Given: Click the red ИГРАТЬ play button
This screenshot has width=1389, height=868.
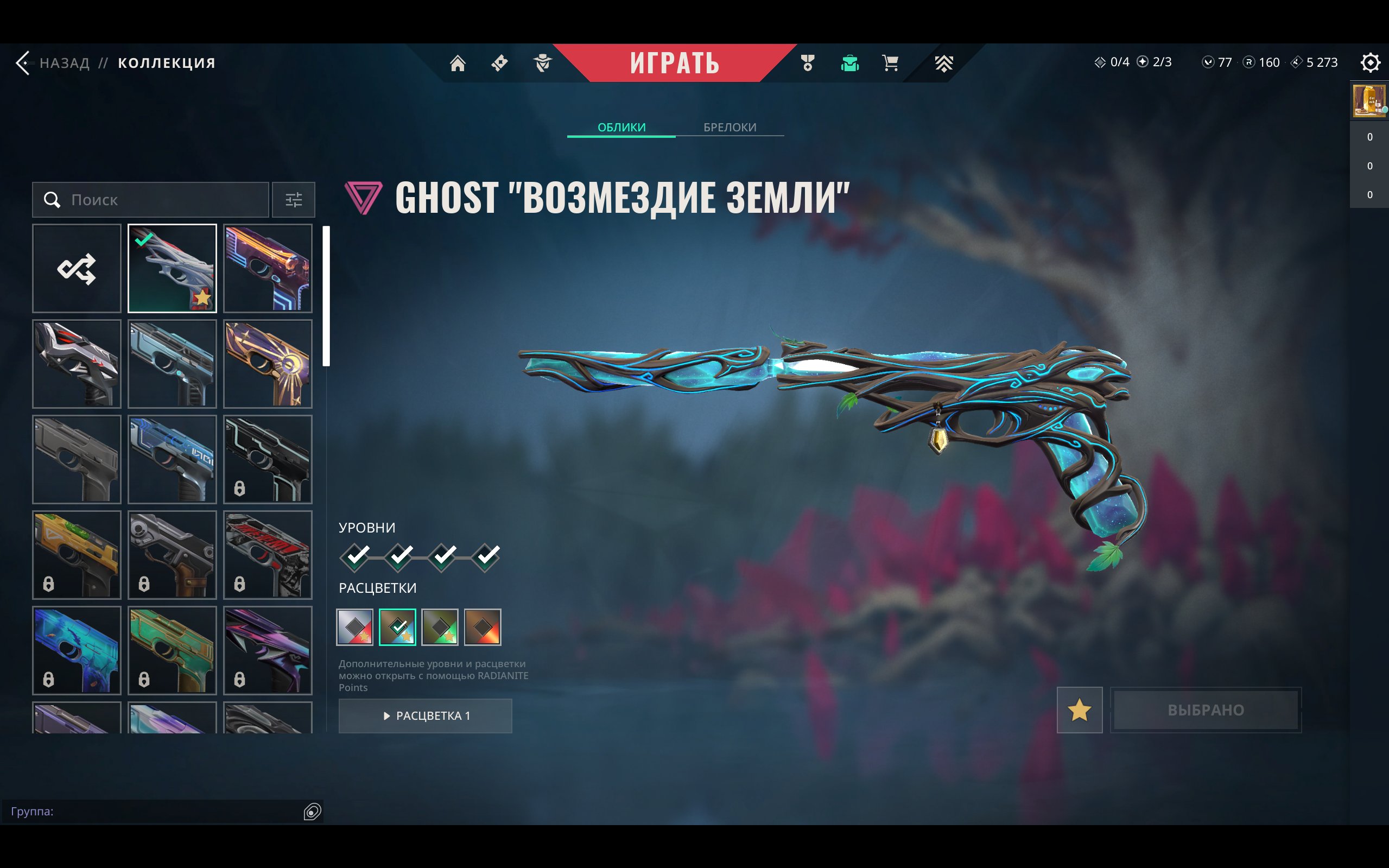Looking at the screenshot, I should click(x=674, y=62).
